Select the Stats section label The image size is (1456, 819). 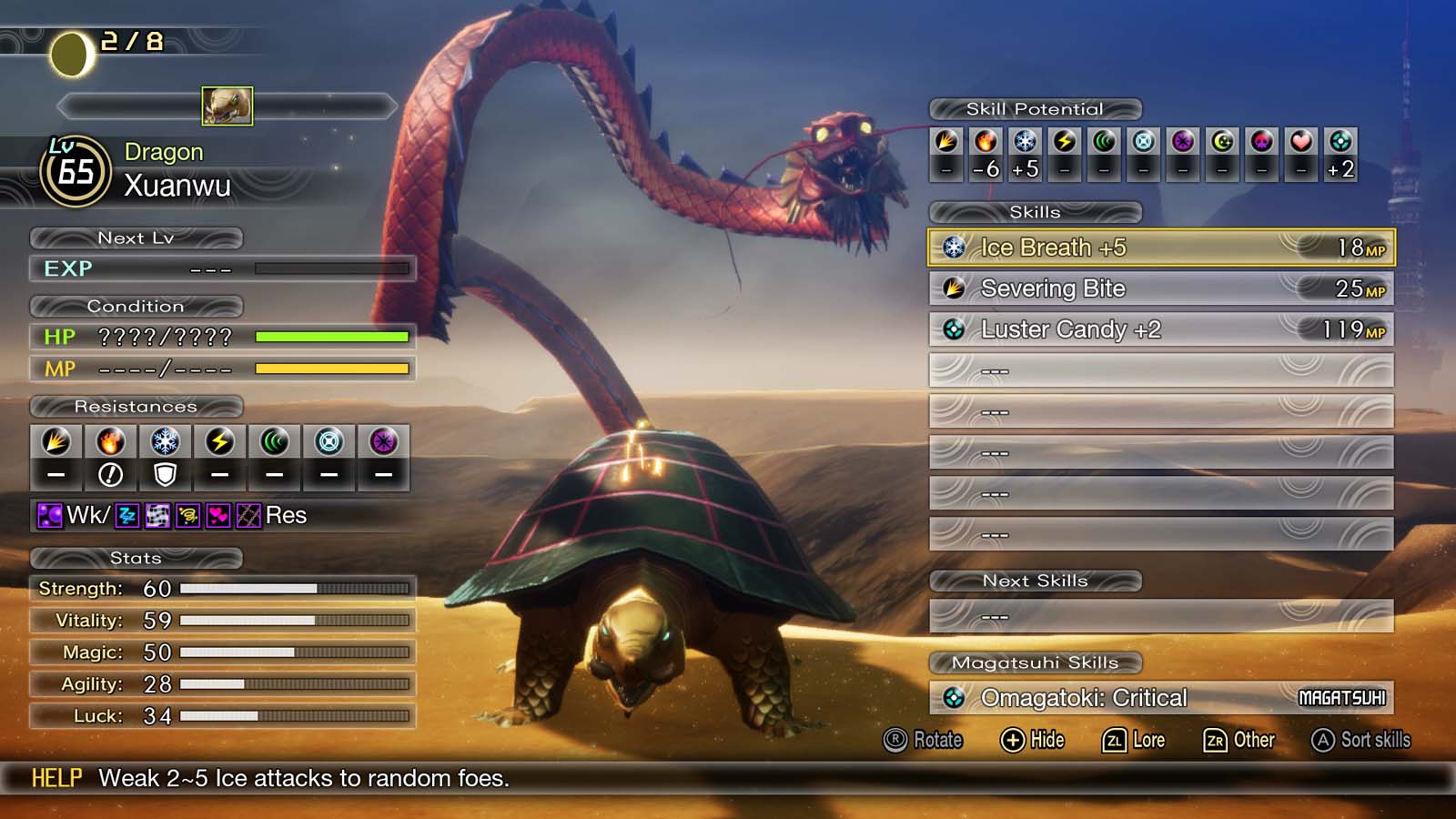(138, 558)
